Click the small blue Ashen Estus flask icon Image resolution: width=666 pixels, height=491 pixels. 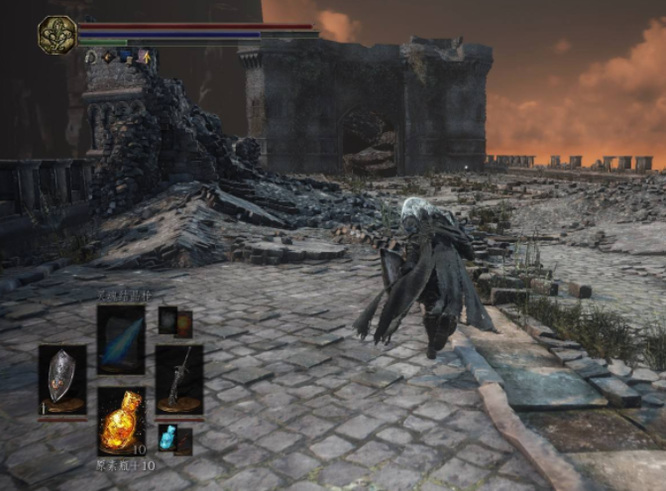168,437
